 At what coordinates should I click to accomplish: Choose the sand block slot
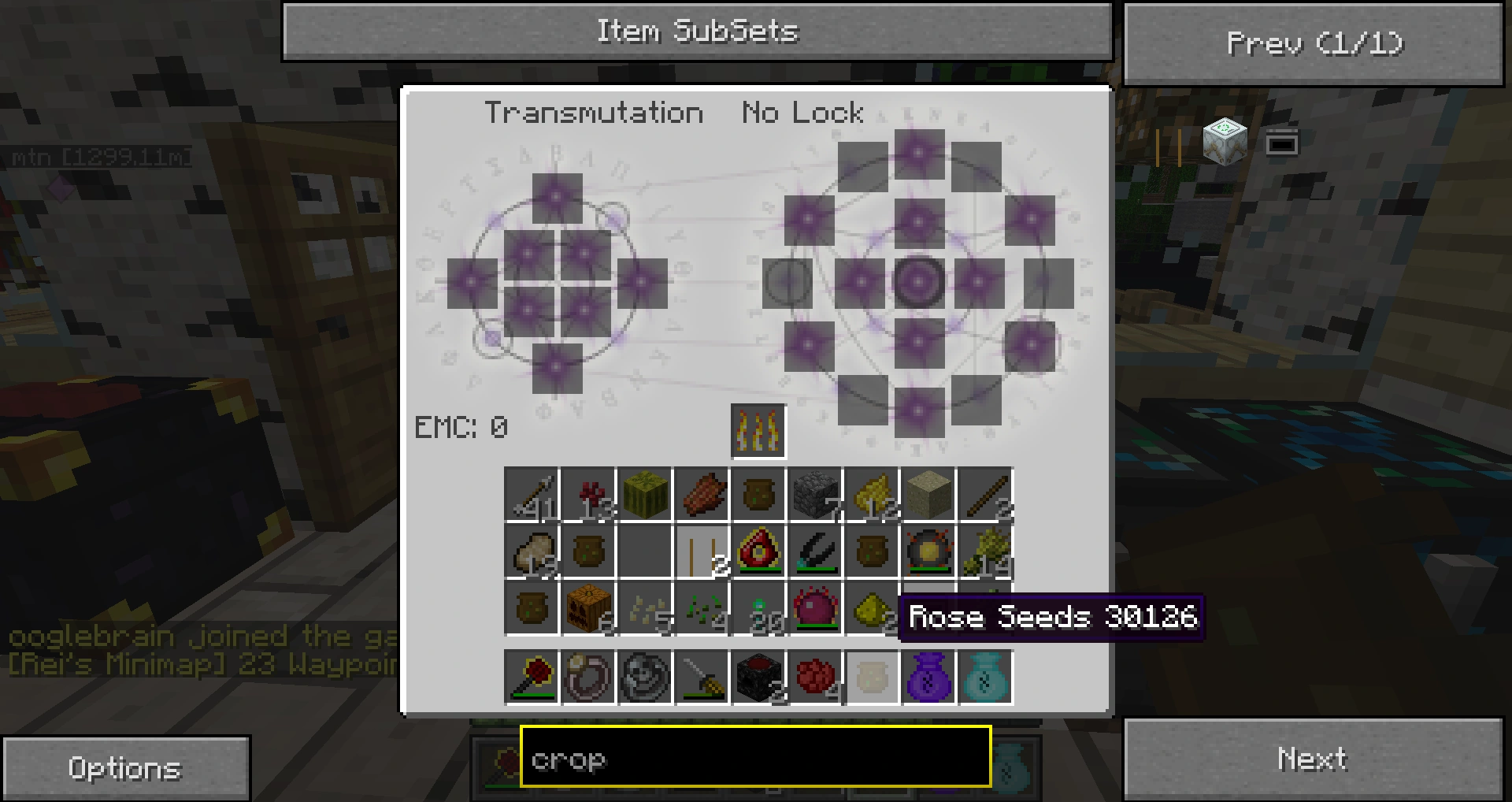pos(928,495)
